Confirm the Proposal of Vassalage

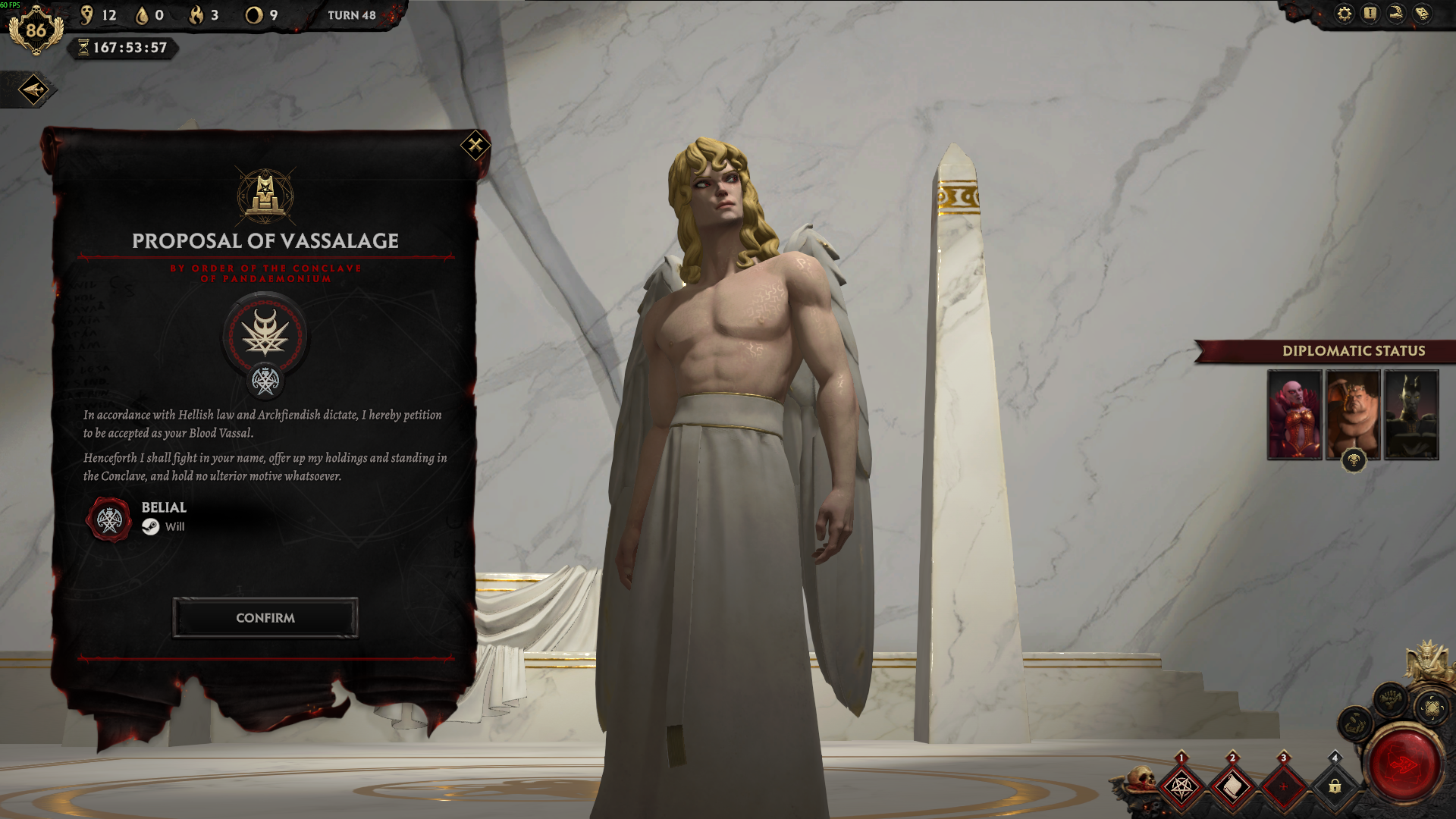click(x=265, y=618)
